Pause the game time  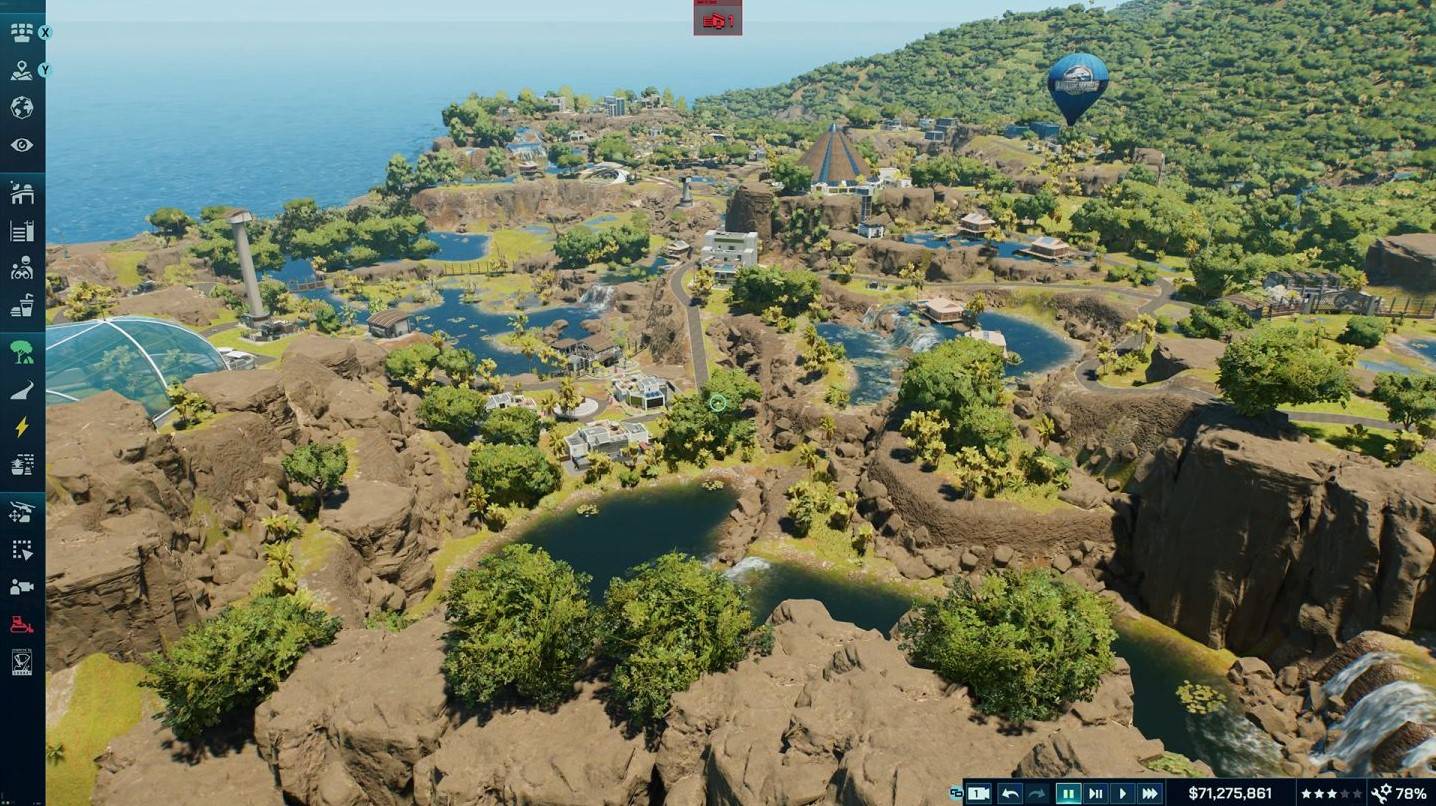[1068, 793]
